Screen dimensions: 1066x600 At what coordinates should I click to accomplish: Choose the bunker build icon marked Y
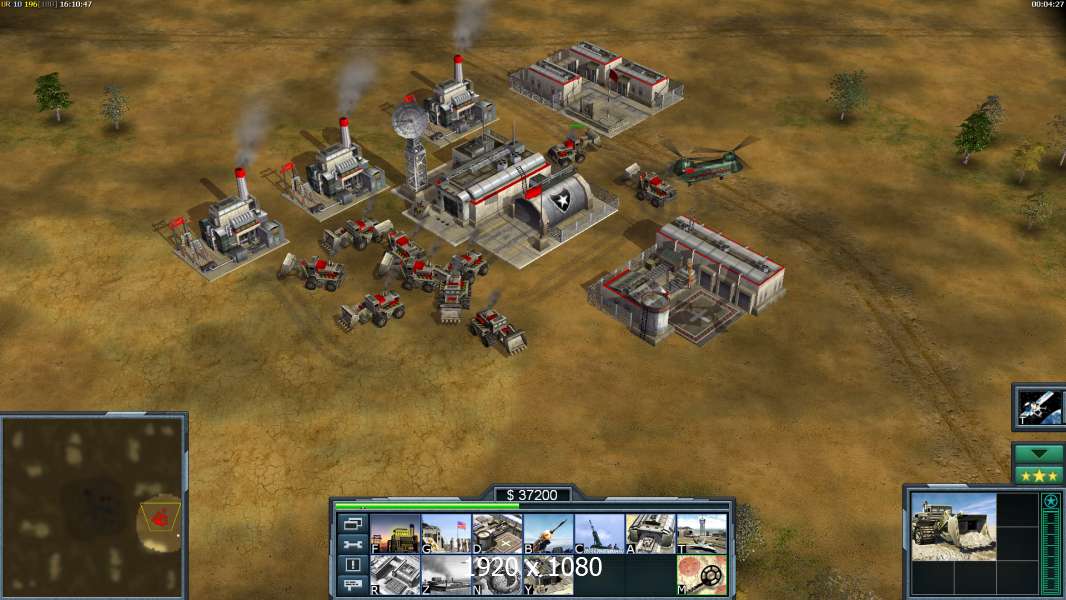548,575
